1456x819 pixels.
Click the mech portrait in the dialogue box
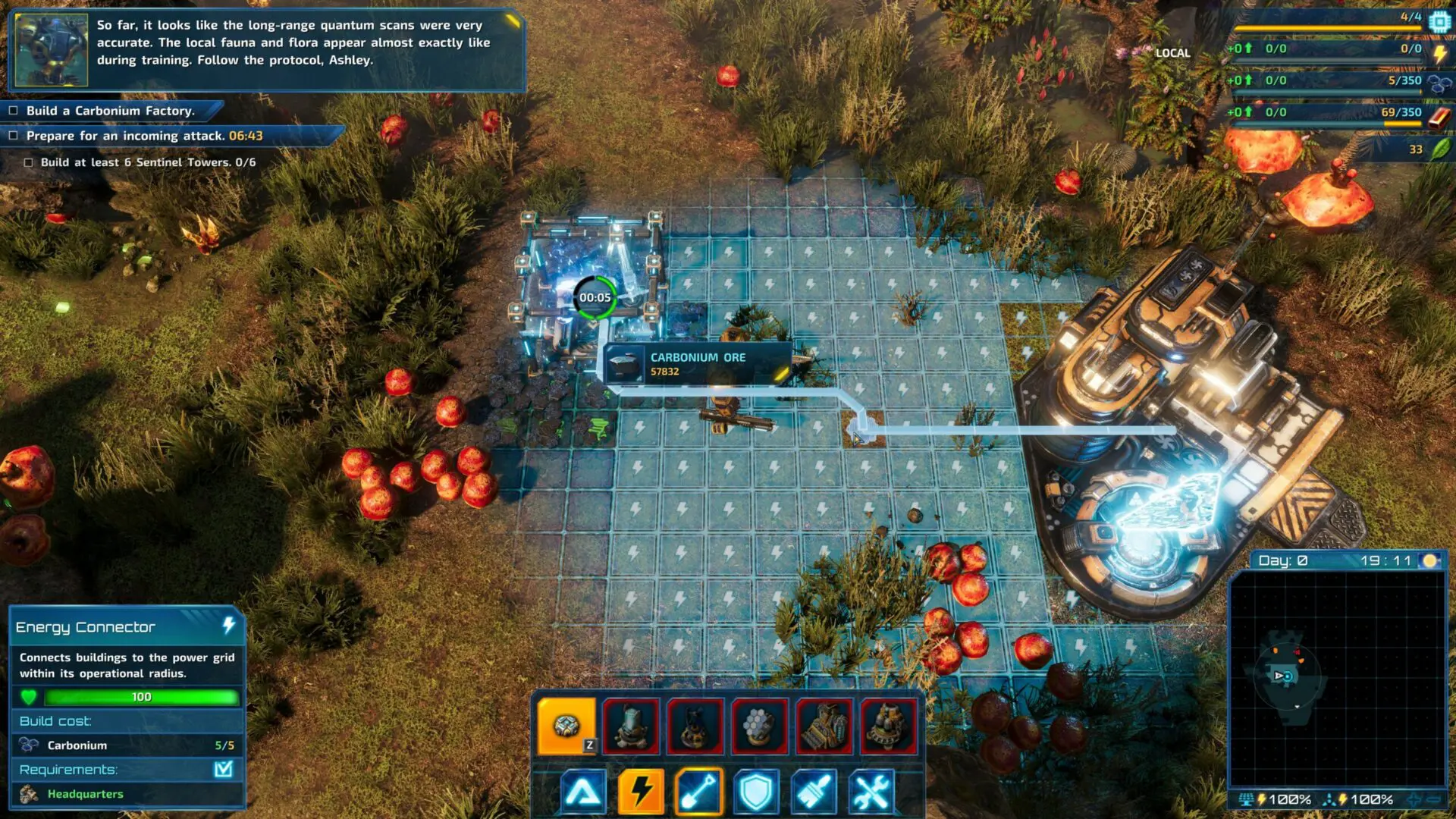click(51, 49)
